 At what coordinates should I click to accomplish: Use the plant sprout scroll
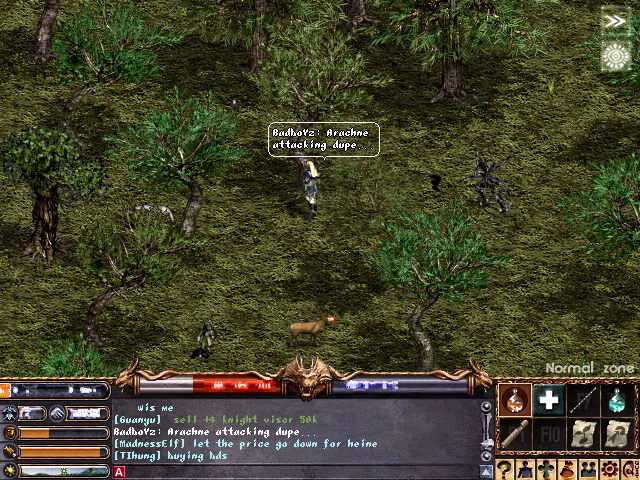coord(583,434)
